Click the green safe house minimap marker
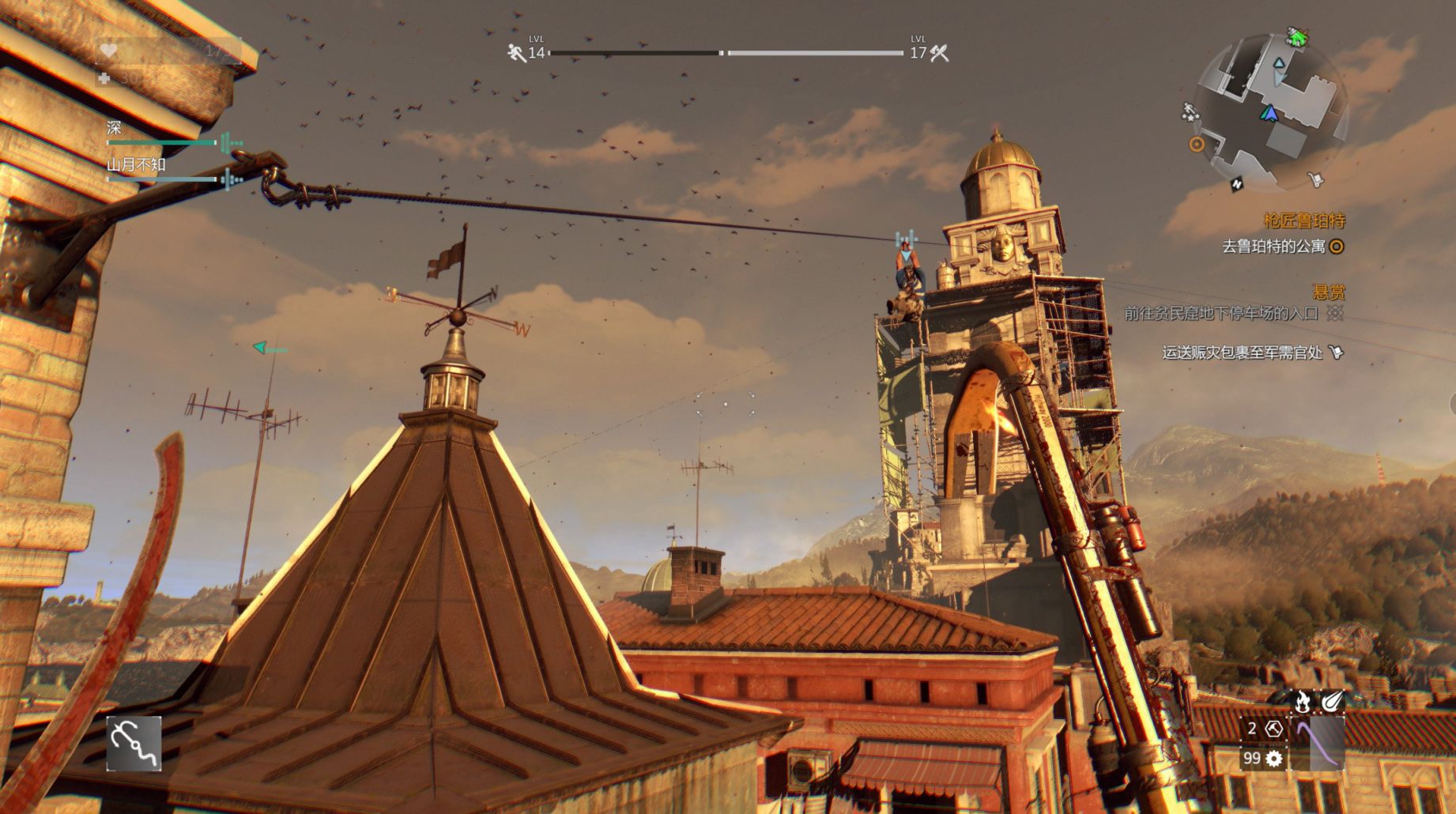Viewport: 1456px width, 814px height. (x=1297, y=37)
